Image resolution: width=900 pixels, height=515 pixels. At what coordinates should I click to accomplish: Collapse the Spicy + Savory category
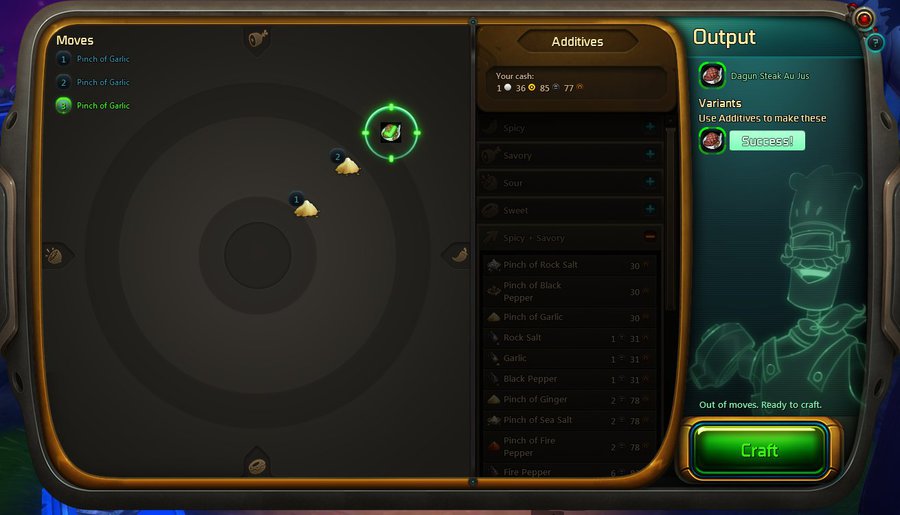(650, 238)
